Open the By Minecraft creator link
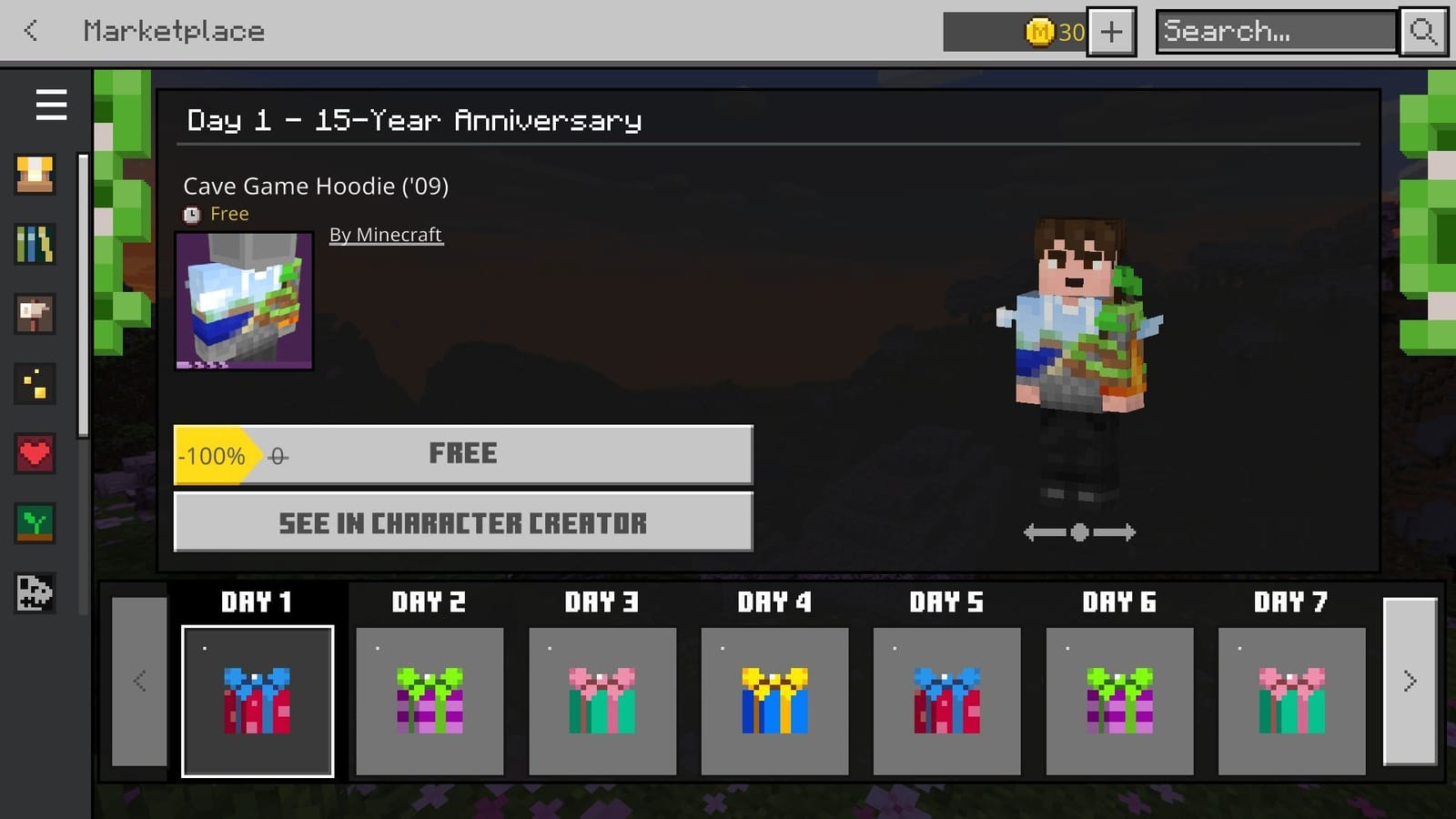1456x819 pixels. [x=386, y=234]
